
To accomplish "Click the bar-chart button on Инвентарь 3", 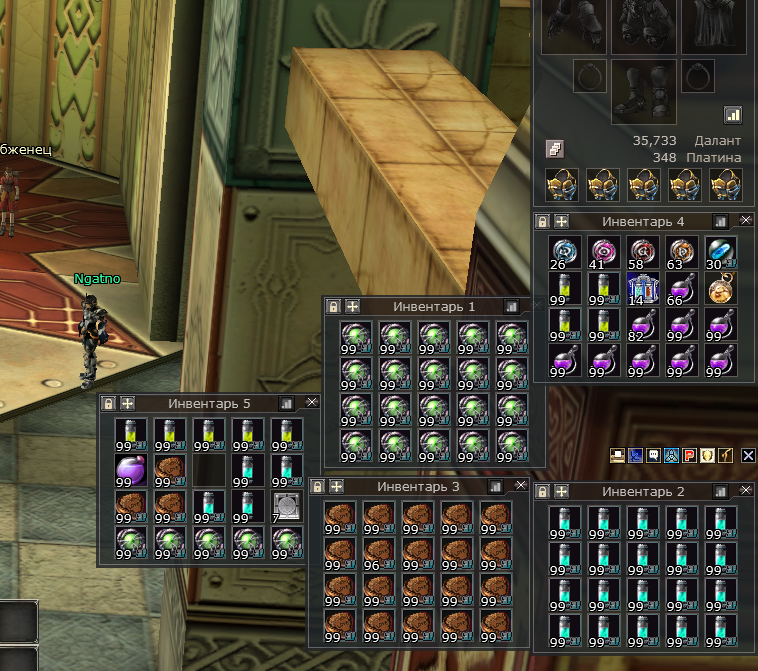I will pyautogui.click(x=494, y=486).
